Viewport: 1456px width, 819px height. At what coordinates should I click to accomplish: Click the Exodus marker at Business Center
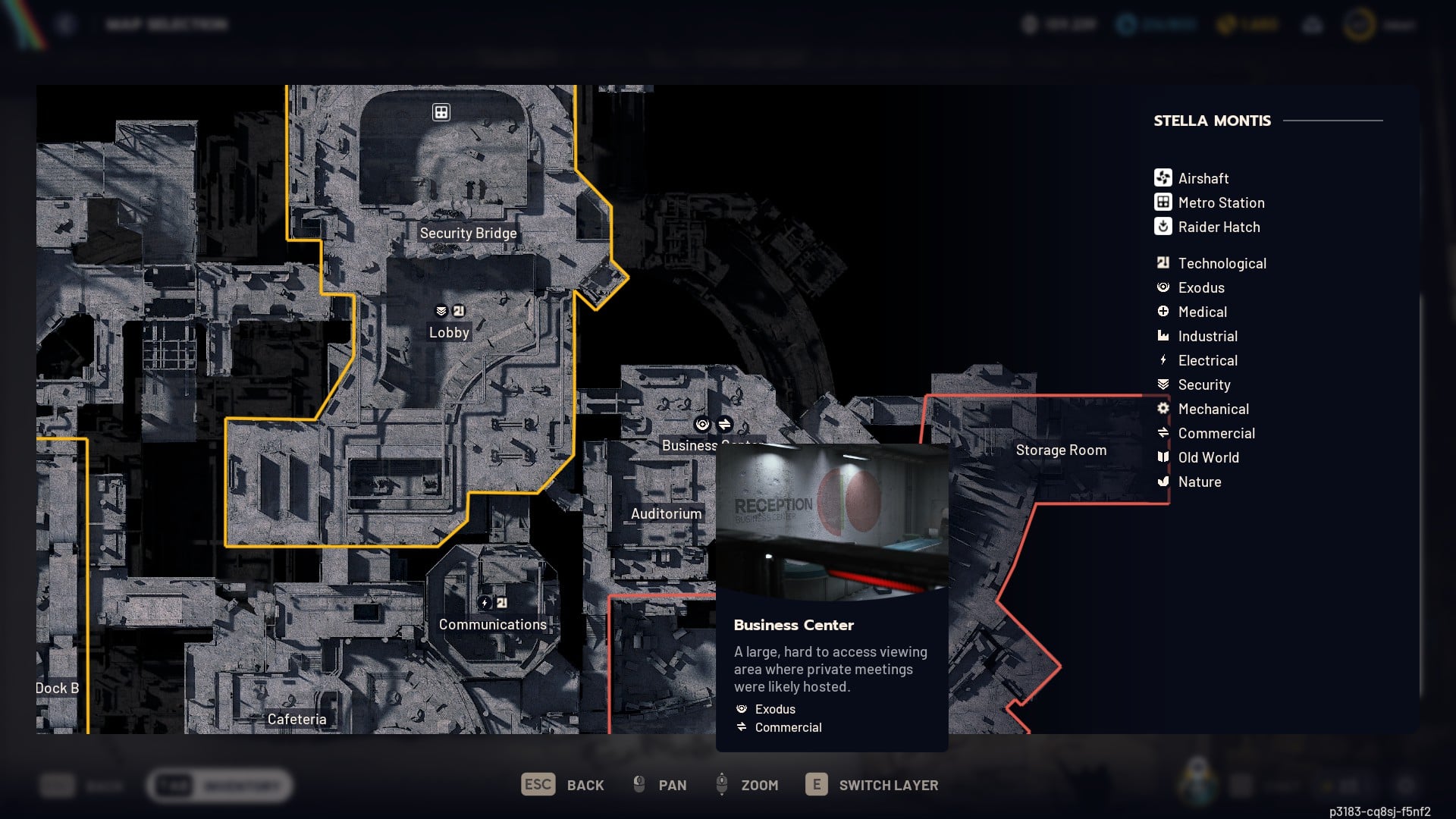coord(702,425)
